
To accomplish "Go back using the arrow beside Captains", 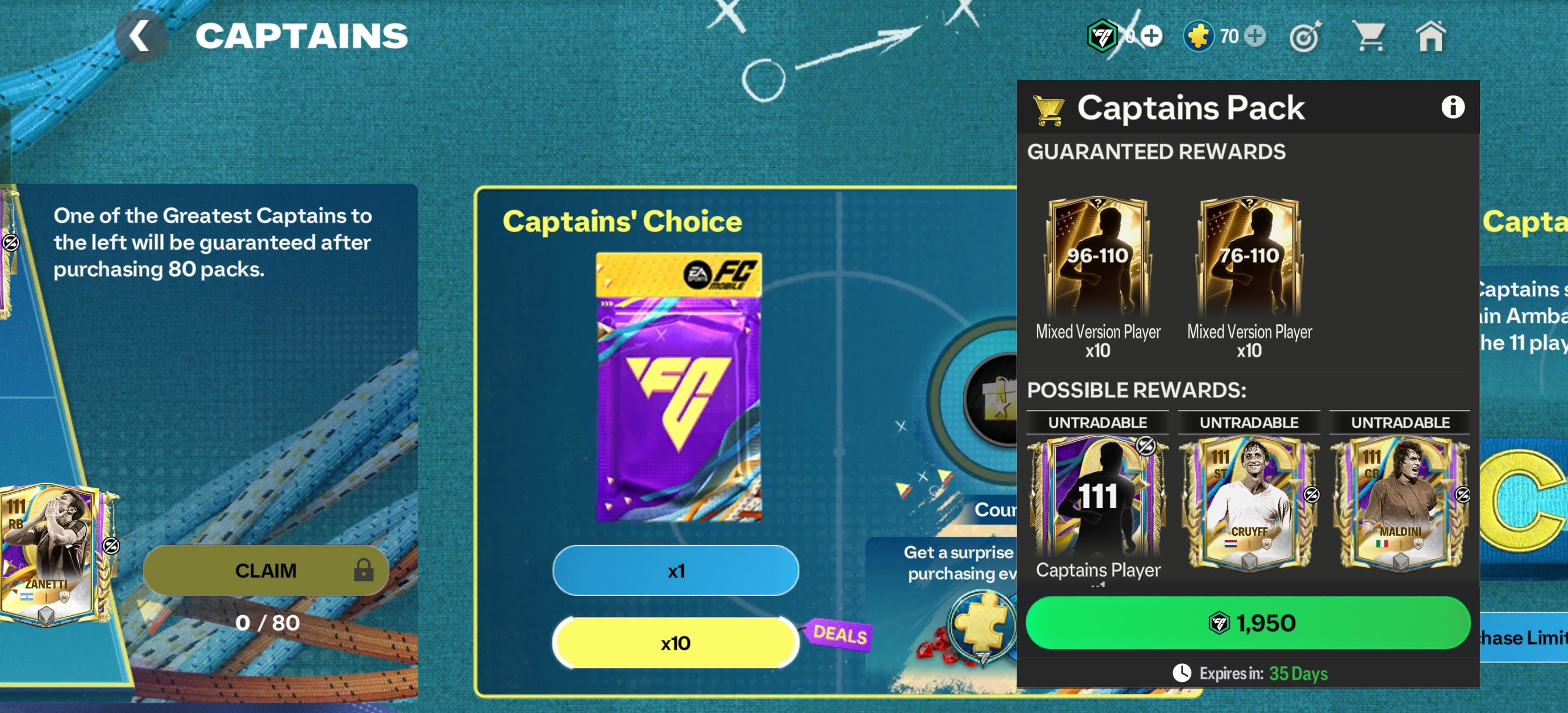I will tap(141, 36).
